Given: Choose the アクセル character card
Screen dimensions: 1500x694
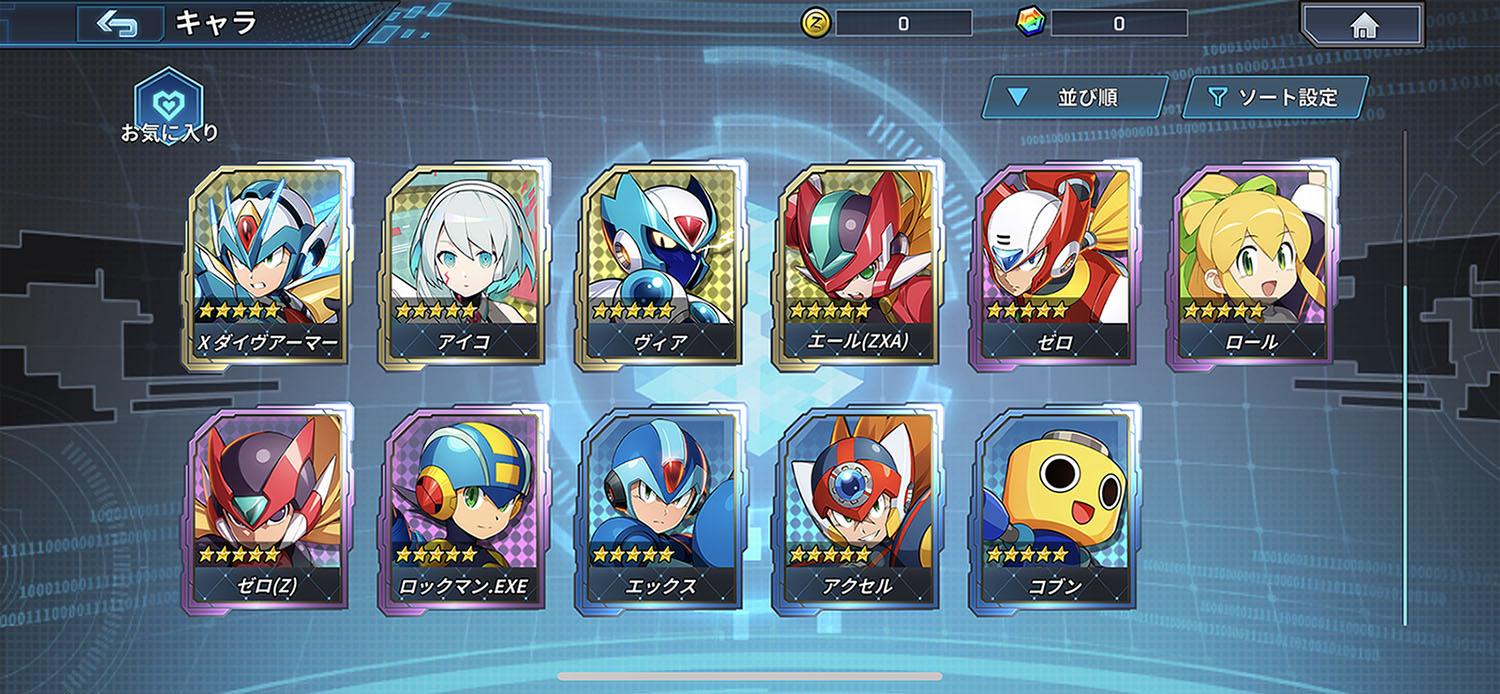Looking at the screenshot, I should [x=857, y=508].
